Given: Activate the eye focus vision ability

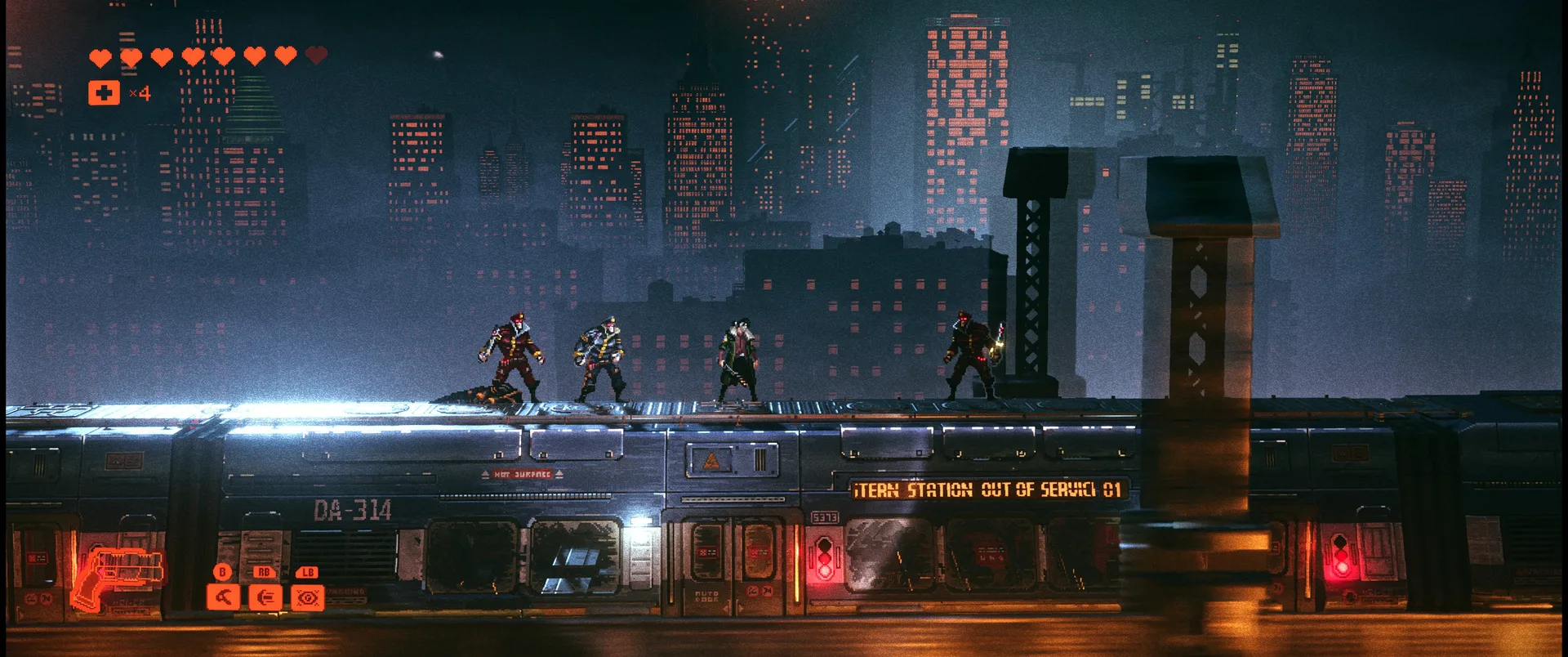Looking at the screenshot, I should [308, 597].
